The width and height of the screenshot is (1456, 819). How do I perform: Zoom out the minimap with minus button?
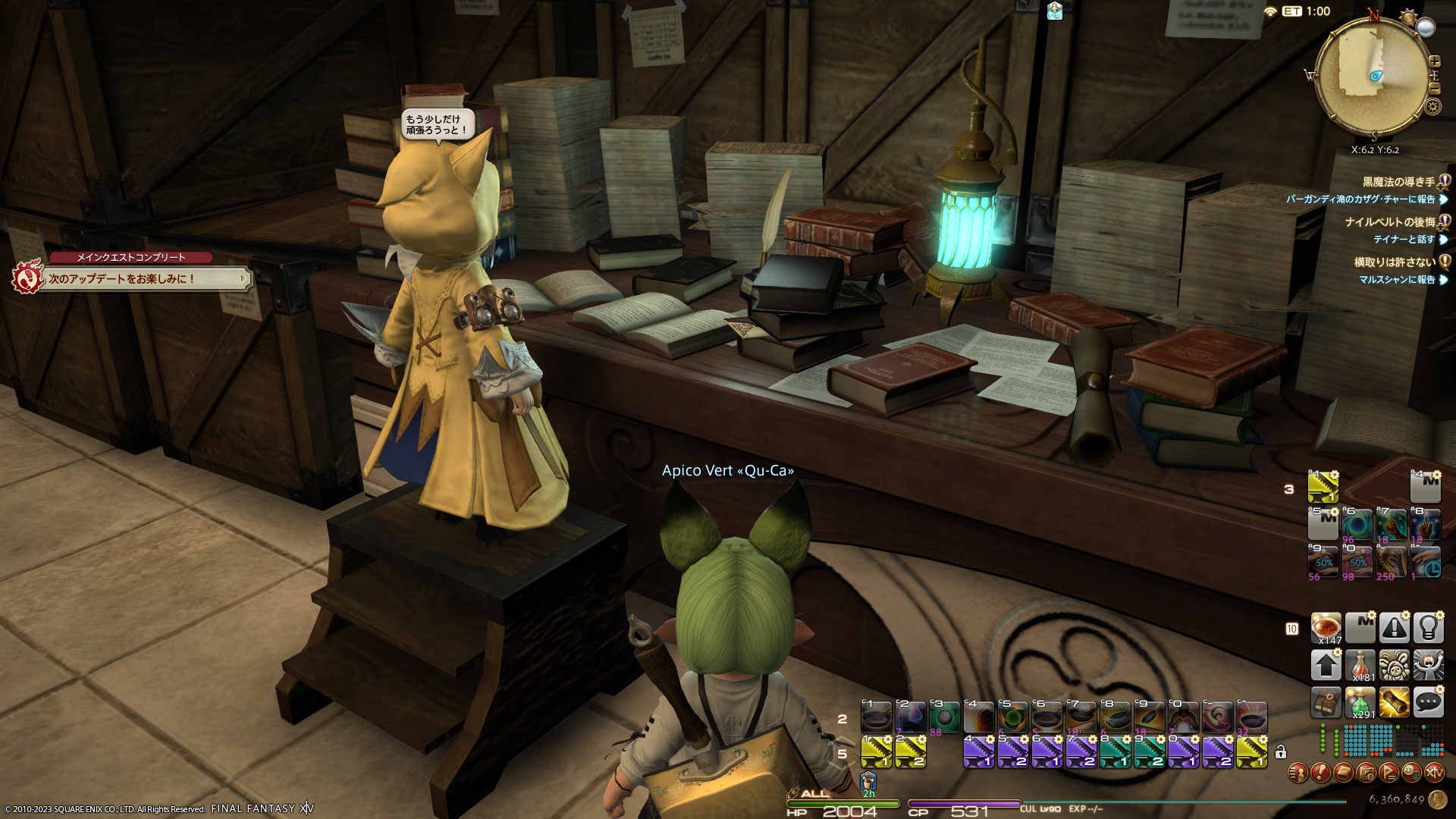1434,89
